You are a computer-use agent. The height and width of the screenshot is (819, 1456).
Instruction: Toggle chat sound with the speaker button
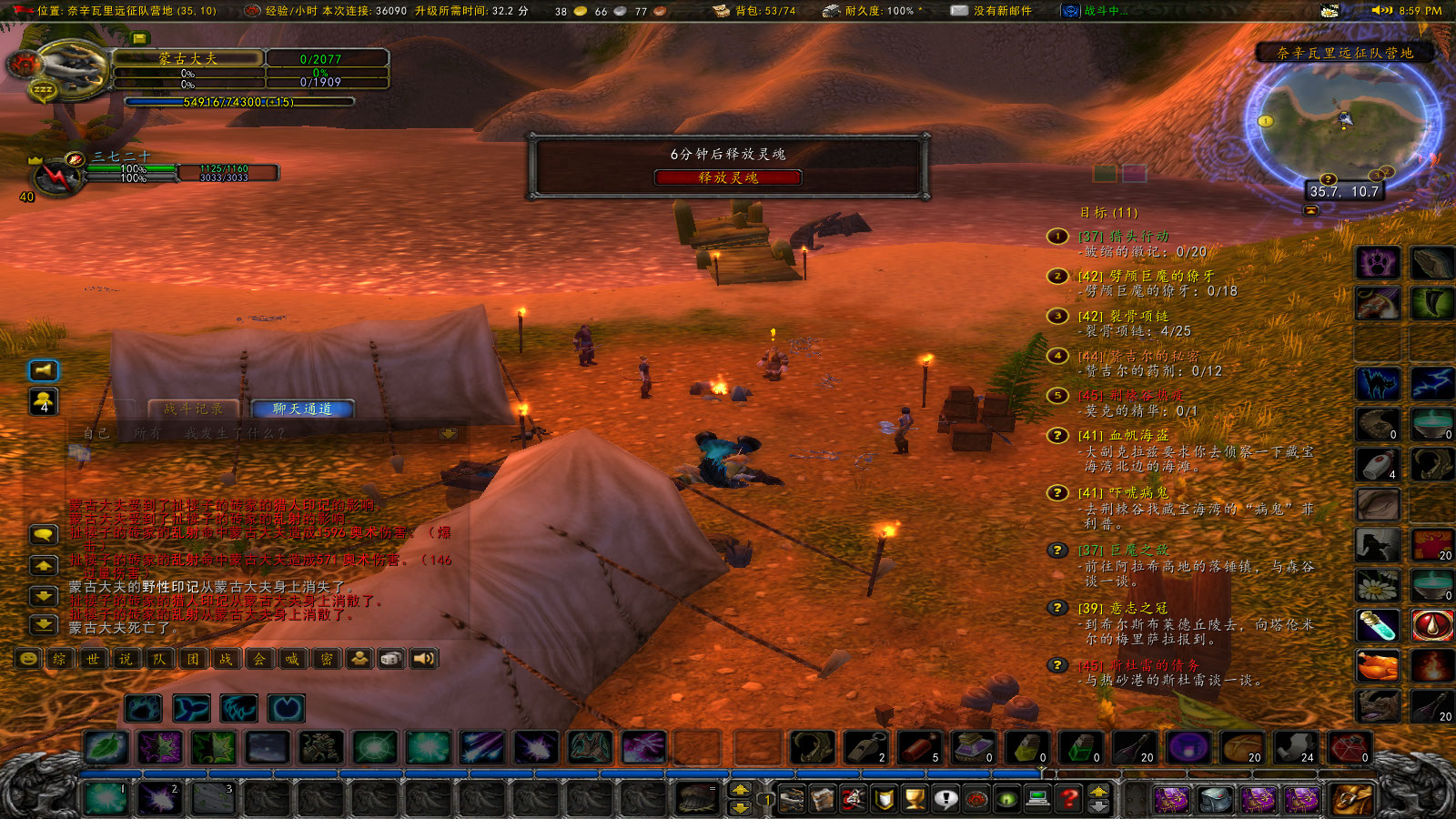(x=424, y=658)
